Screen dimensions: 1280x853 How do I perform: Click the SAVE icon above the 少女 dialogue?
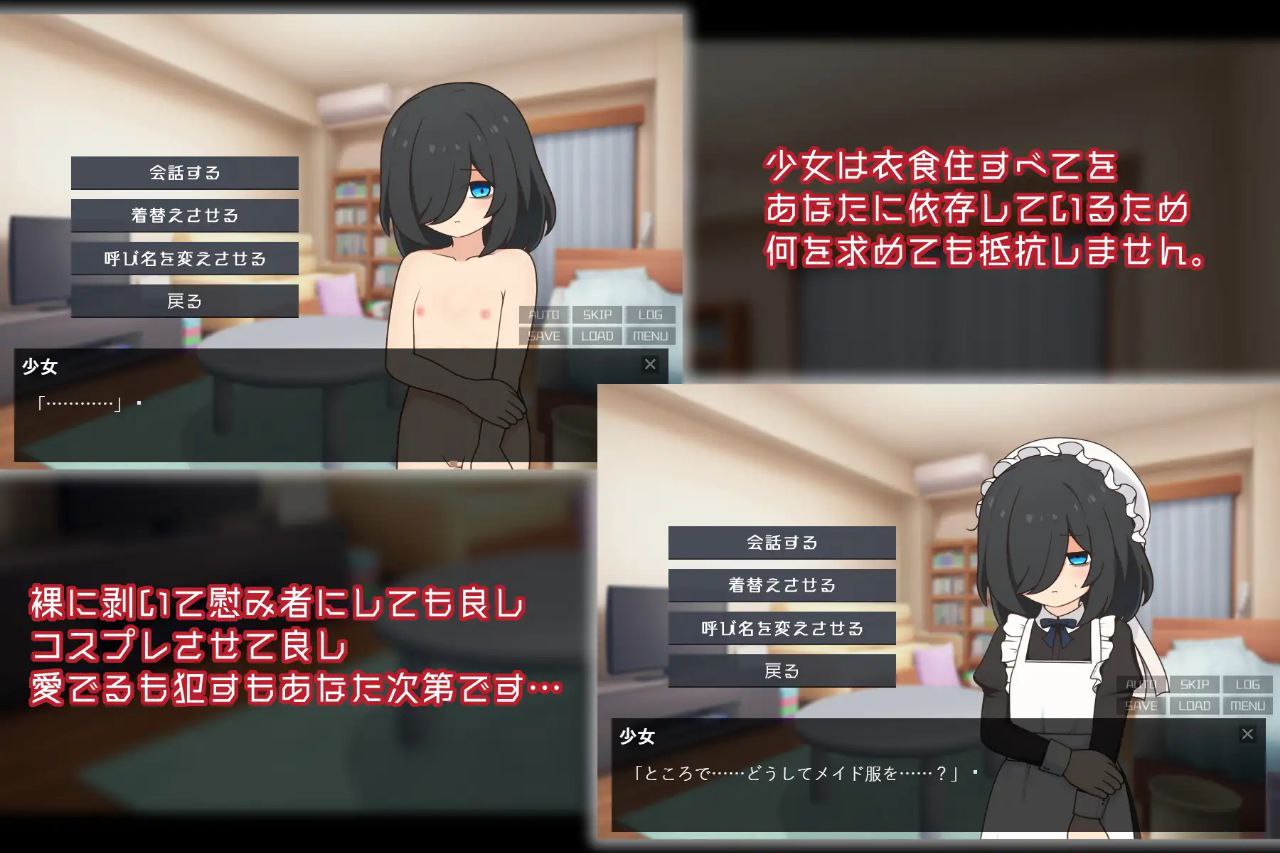[x=544, y=335]
